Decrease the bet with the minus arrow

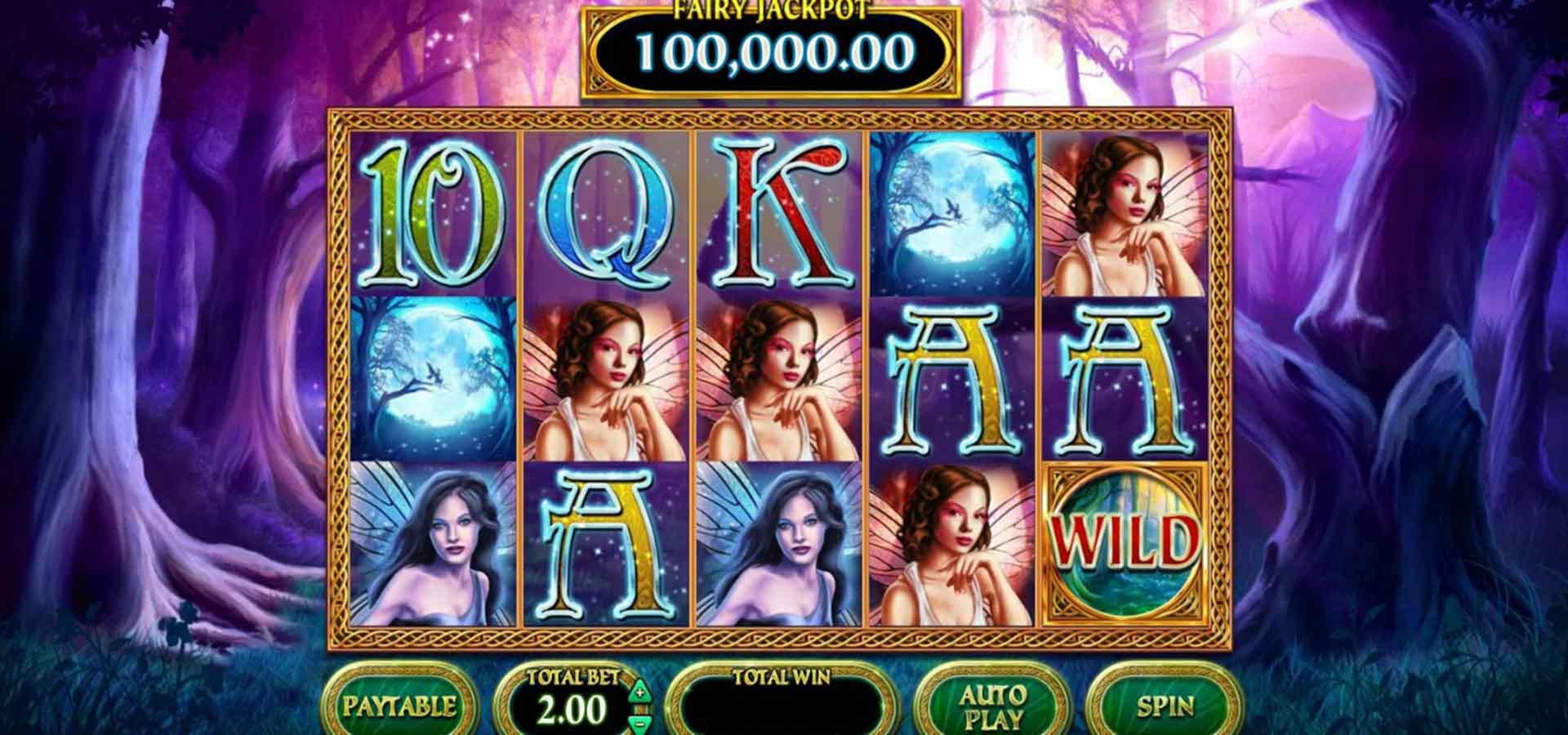pos(639,722)
